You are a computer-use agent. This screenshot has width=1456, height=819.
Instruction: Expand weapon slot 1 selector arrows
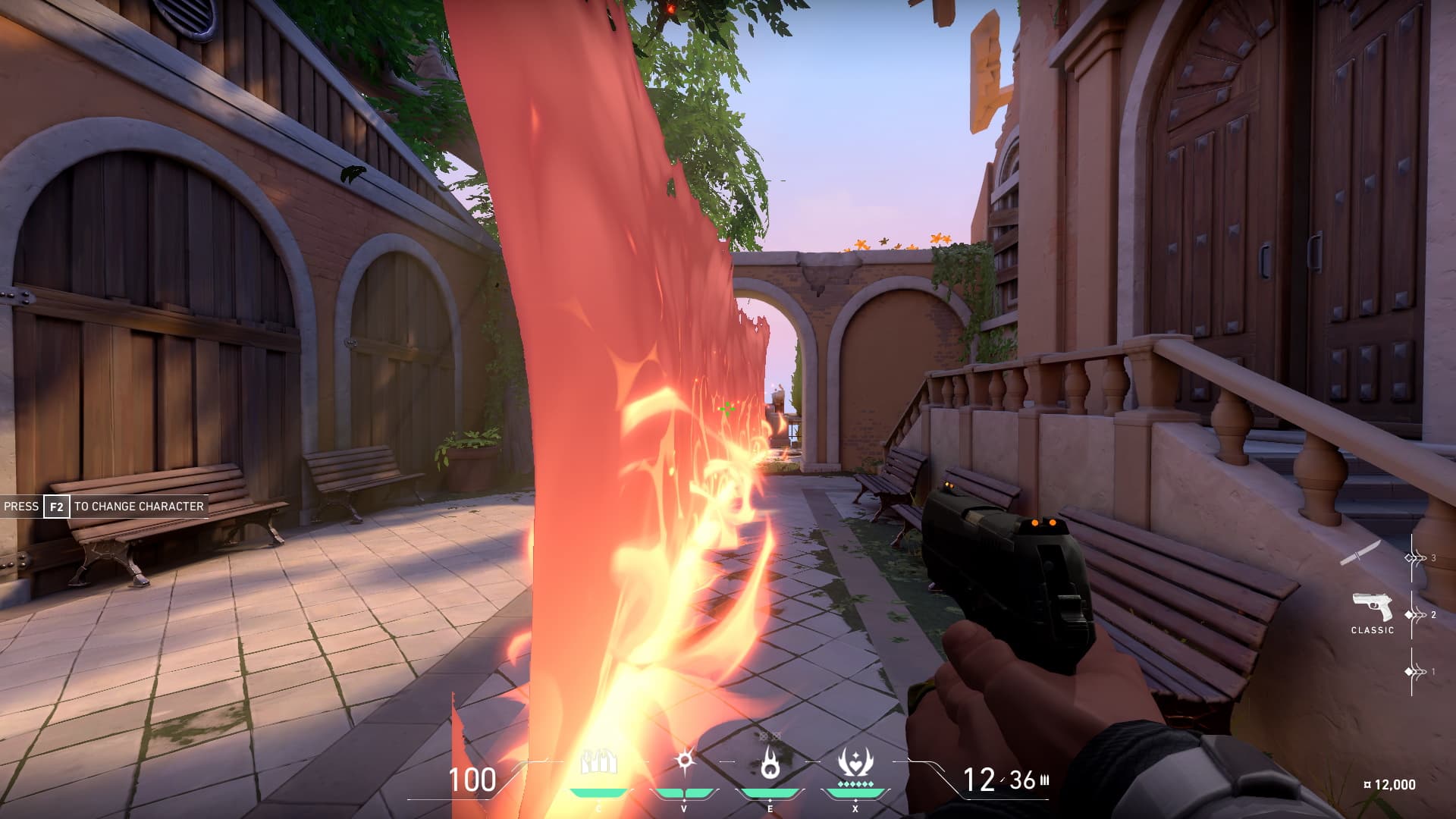point(1414,671)
